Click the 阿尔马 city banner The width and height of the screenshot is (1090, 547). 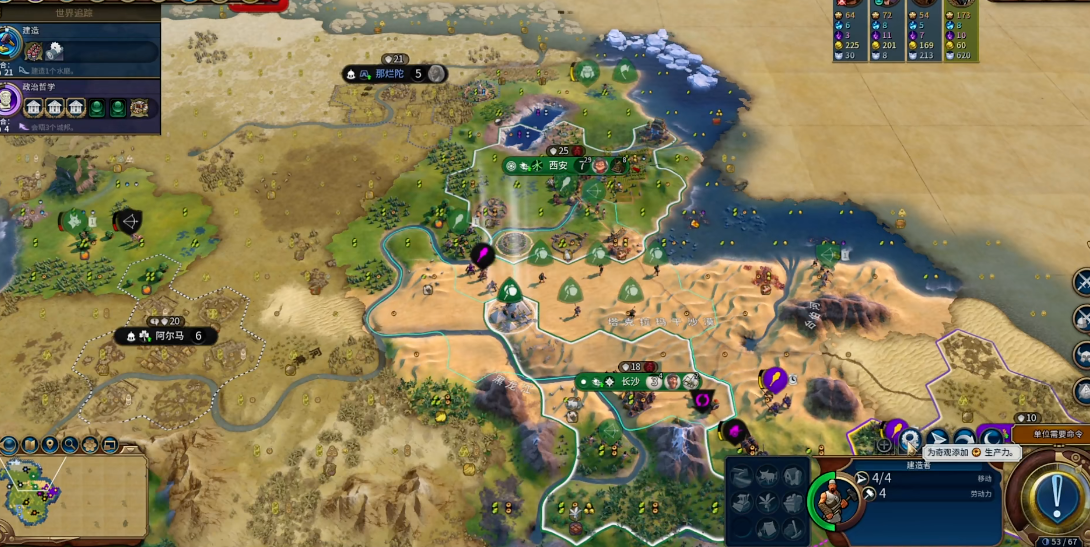[165, 336]
